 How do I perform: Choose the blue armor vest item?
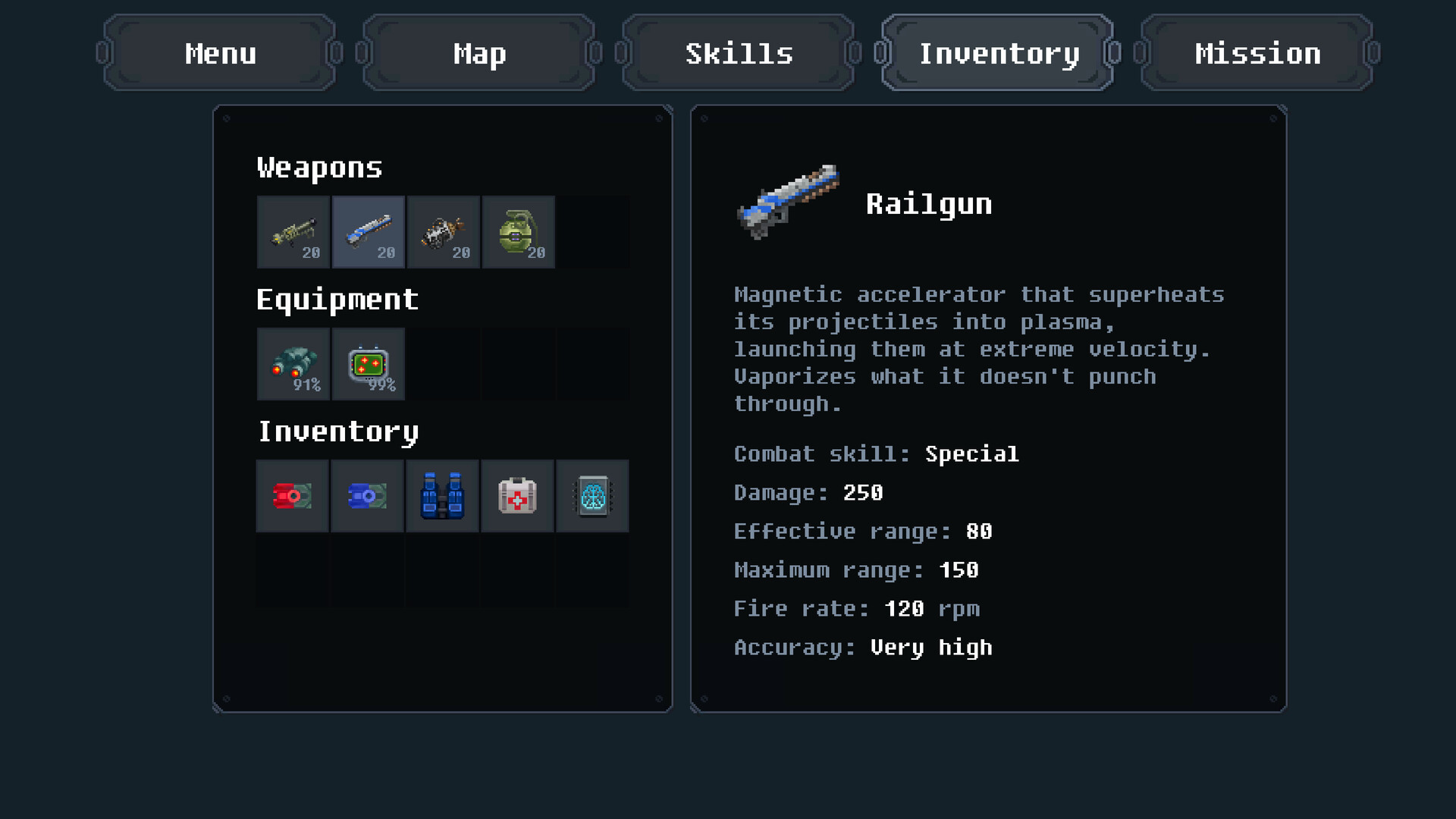(x=443, y=496)
